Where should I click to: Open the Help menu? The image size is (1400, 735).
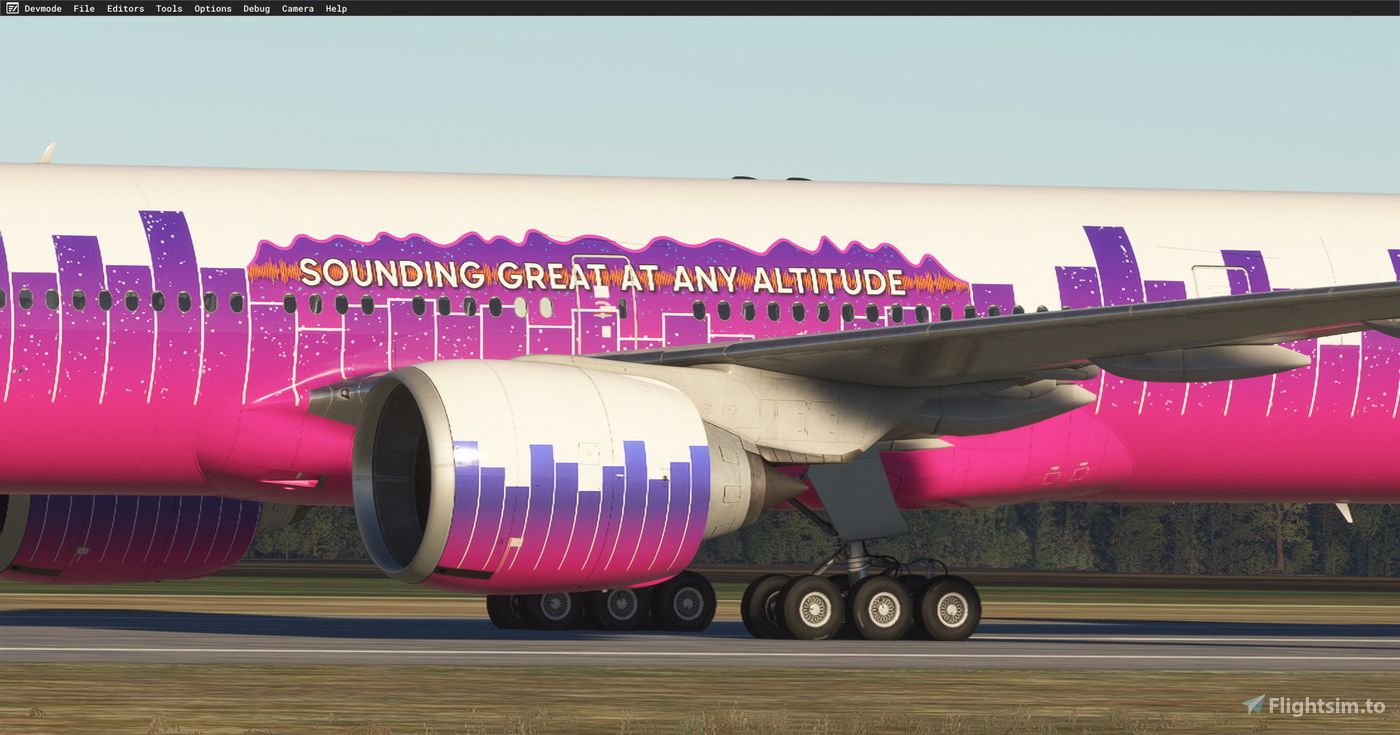(335, 8)
